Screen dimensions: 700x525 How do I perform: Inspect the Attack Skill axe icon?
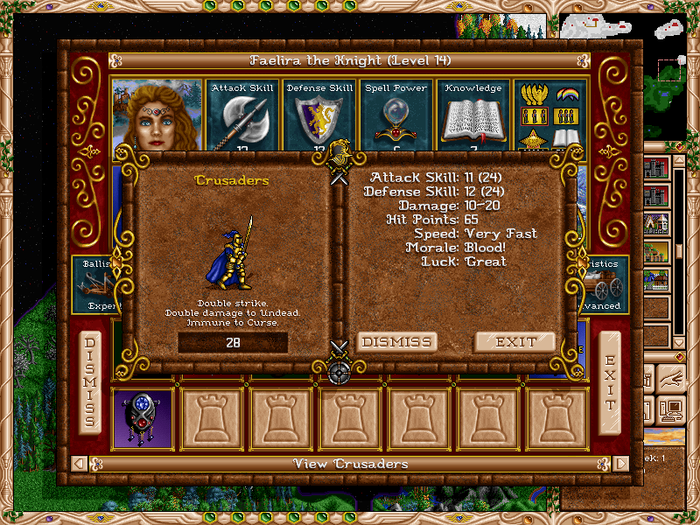242,117
